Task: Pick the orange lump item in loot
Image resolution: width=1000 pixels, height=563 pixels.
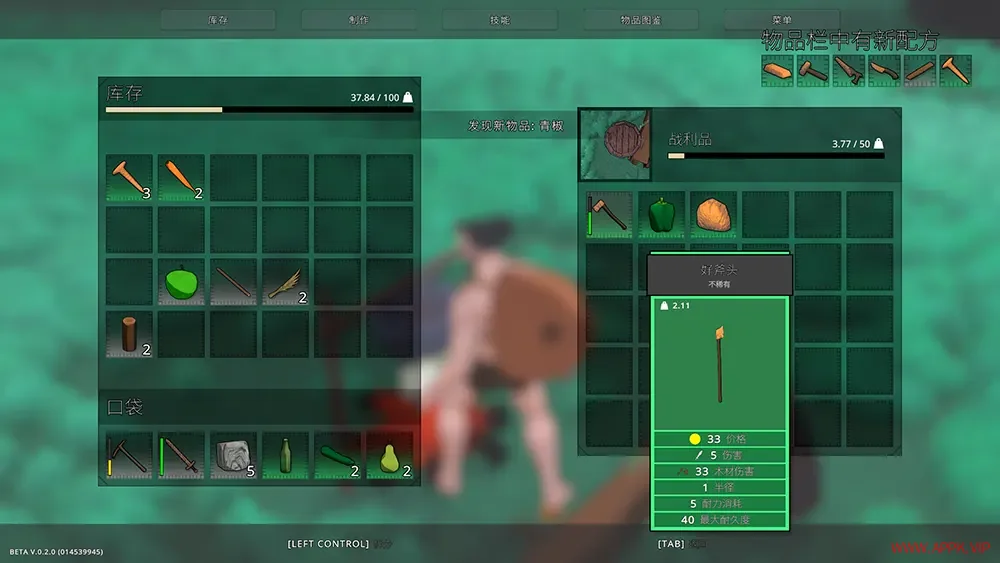Action: click(713, 214)
